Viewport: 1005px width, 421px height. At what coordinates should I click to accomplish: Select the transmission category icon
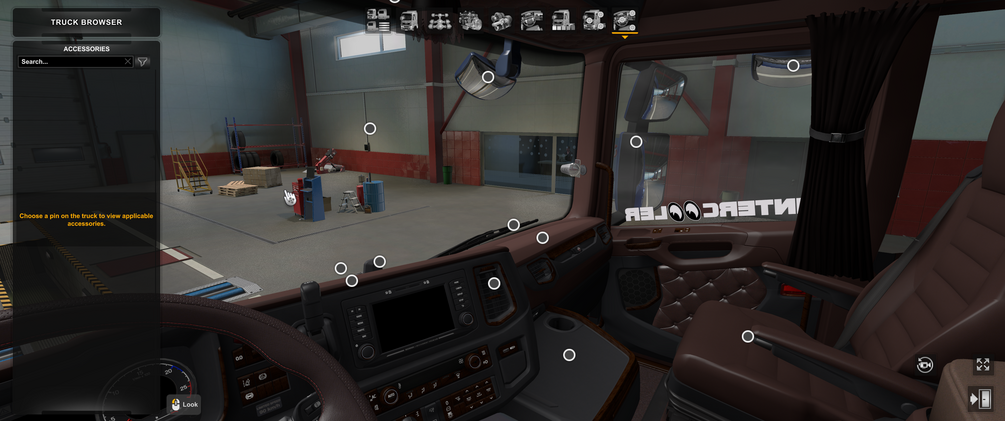click(x=501, y=19)
